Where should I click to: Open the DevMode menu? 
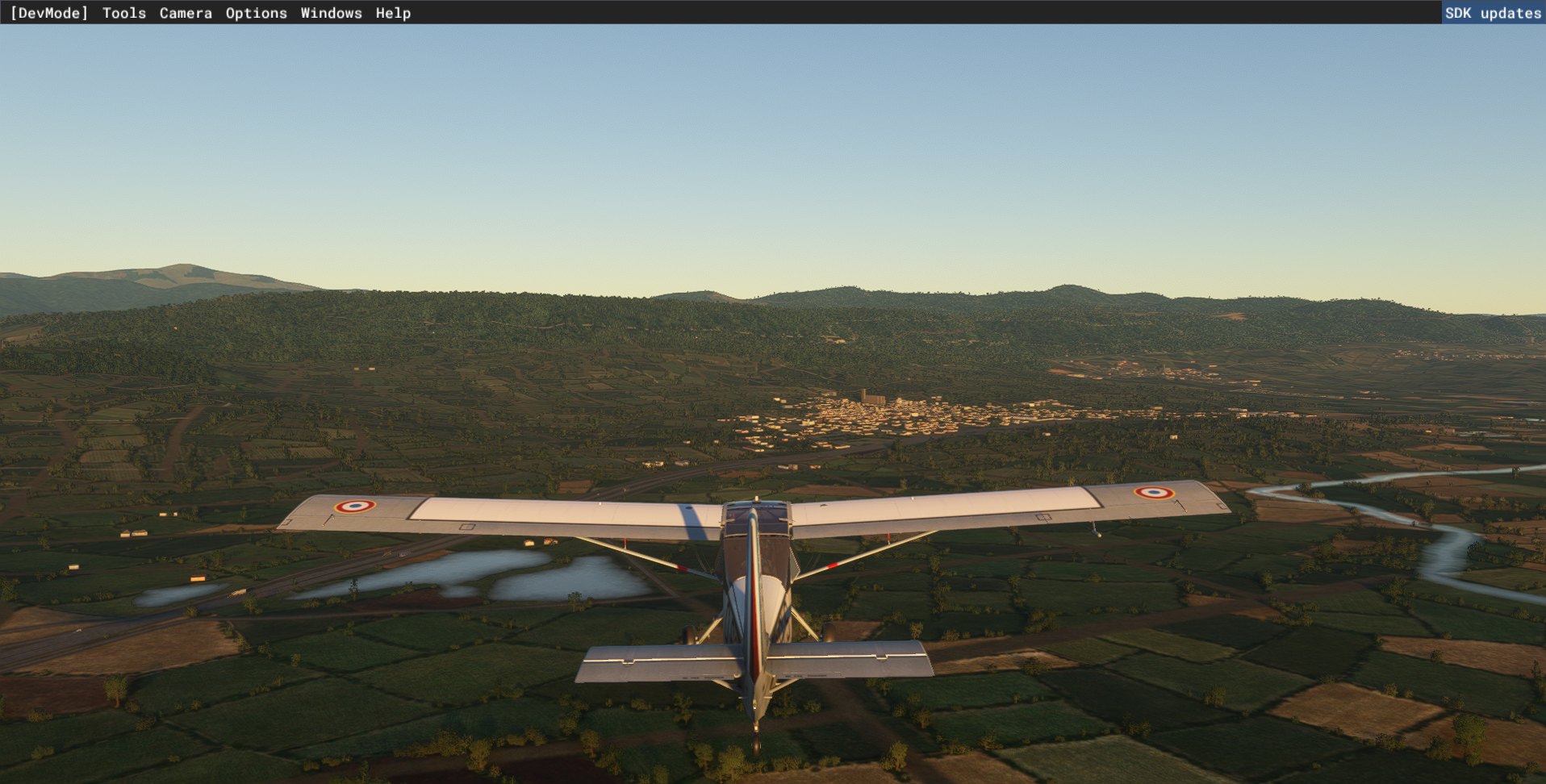(x=49, y=13)
